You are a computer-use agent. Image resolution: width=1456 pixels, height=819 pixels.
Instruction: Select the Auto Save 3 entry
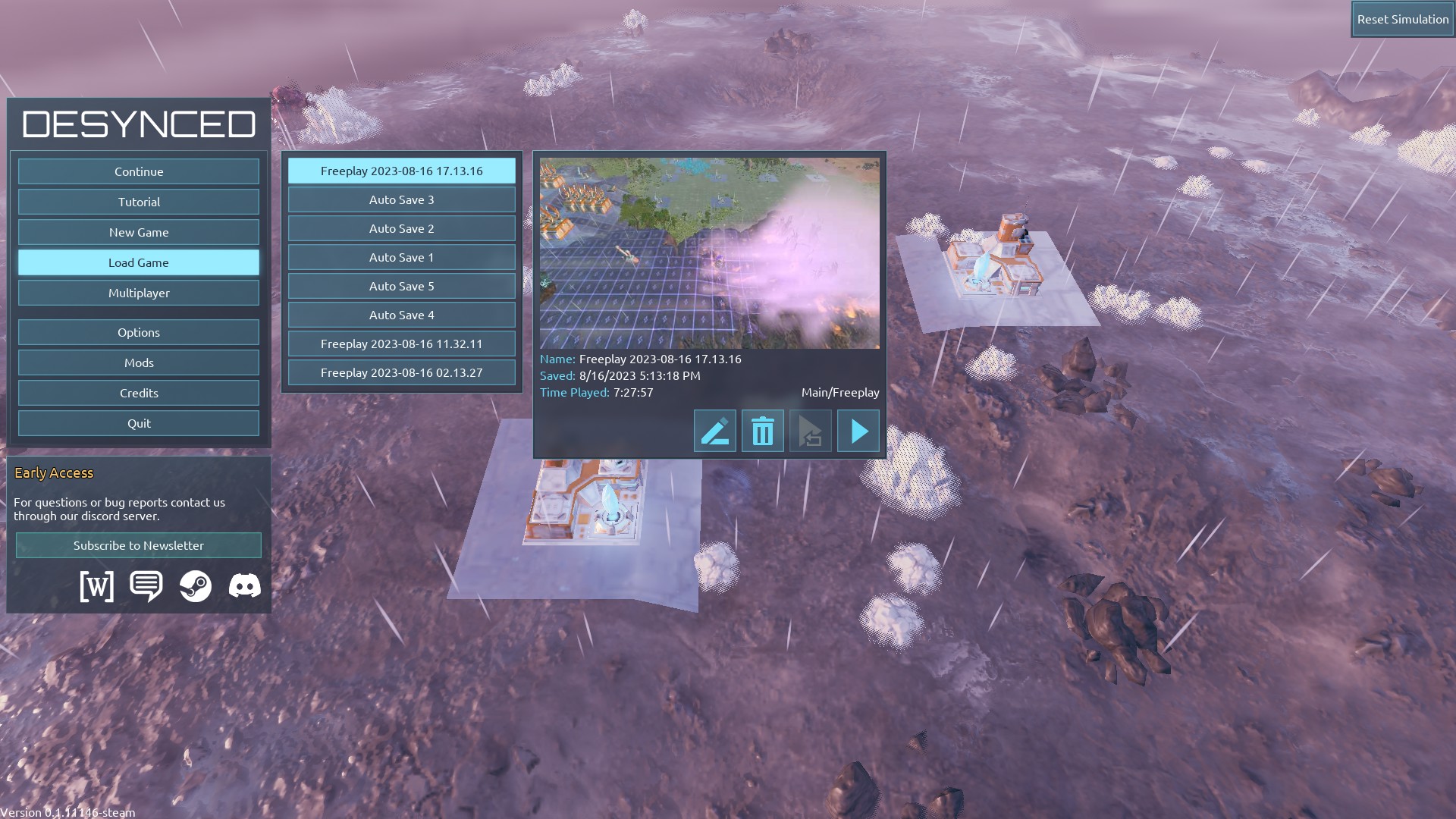tap(401, 199)
